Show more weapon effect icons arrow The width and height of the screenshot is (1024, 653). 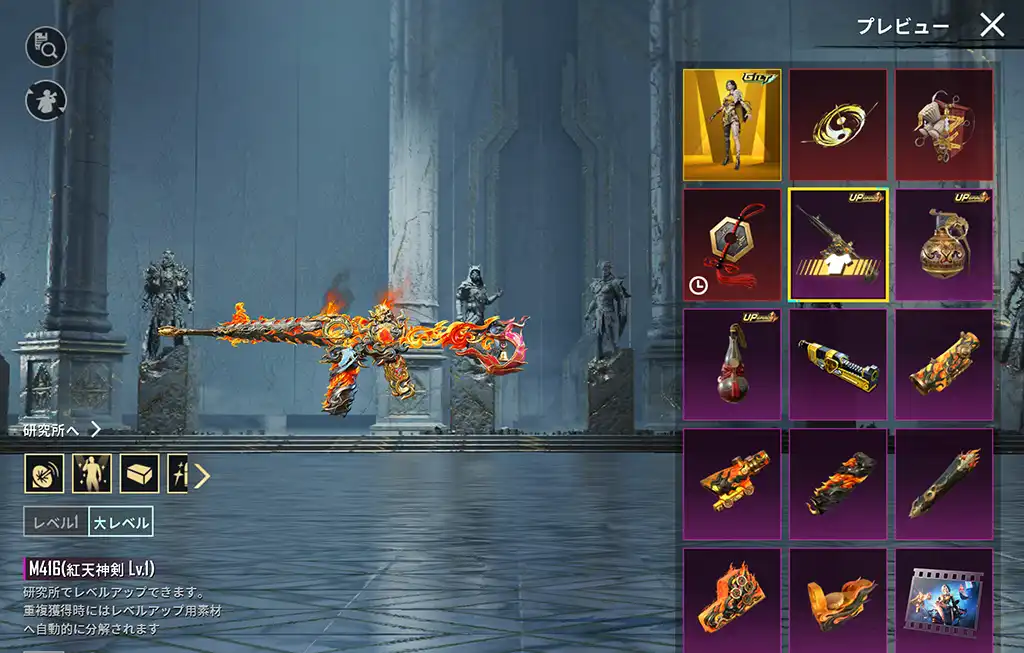tap(202, 475)
